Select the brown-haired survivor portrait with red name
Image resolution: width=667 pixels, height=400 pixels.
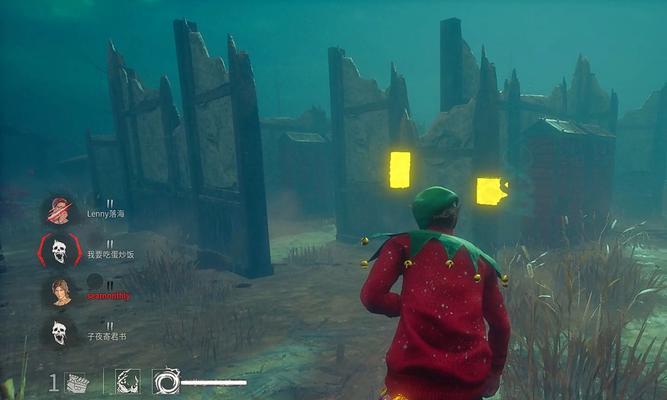tap(59, 291)
